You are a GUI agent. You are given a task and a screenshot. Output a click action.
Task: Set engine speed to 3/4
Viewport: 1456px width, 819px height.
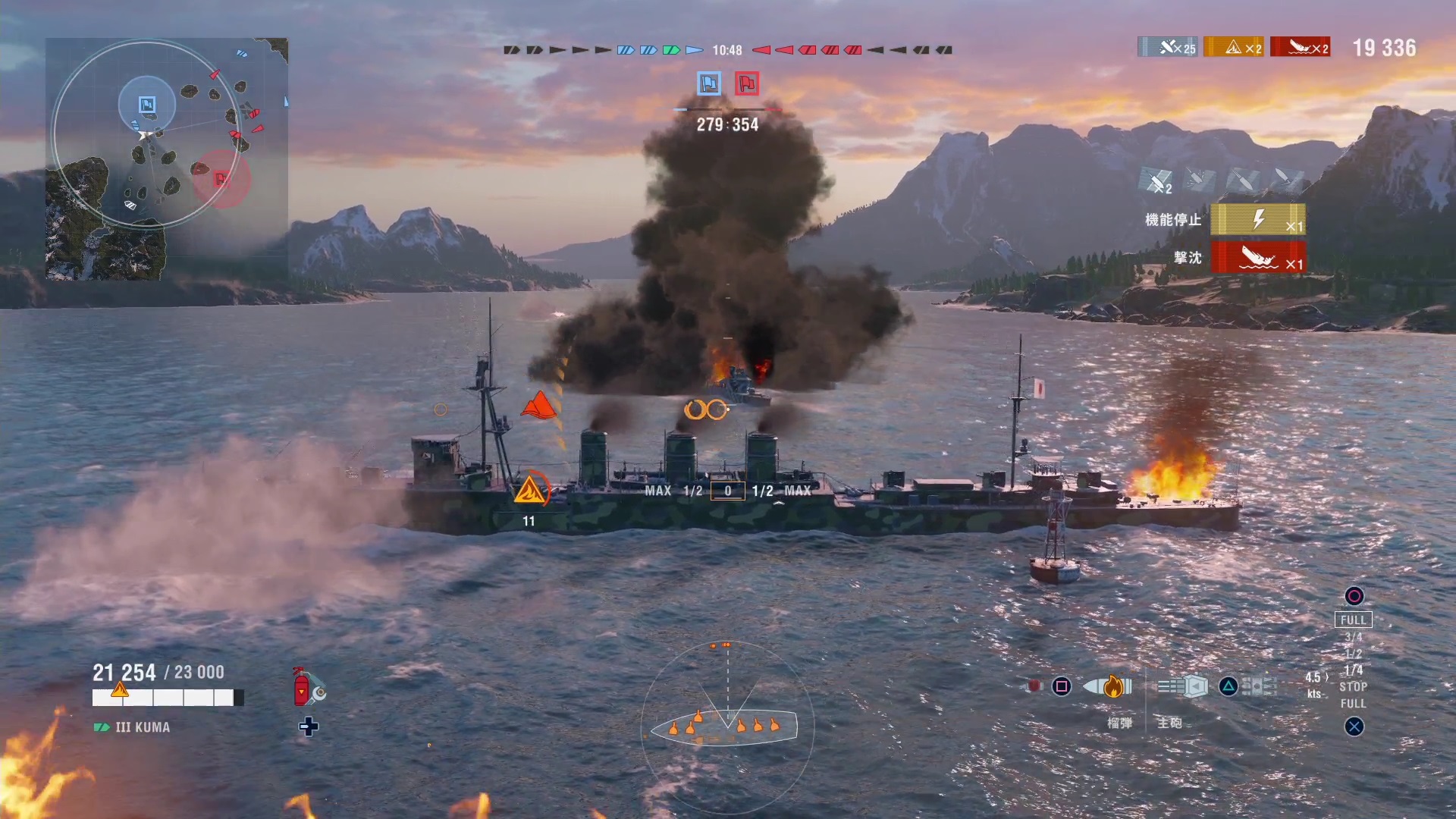(1353, 637)
